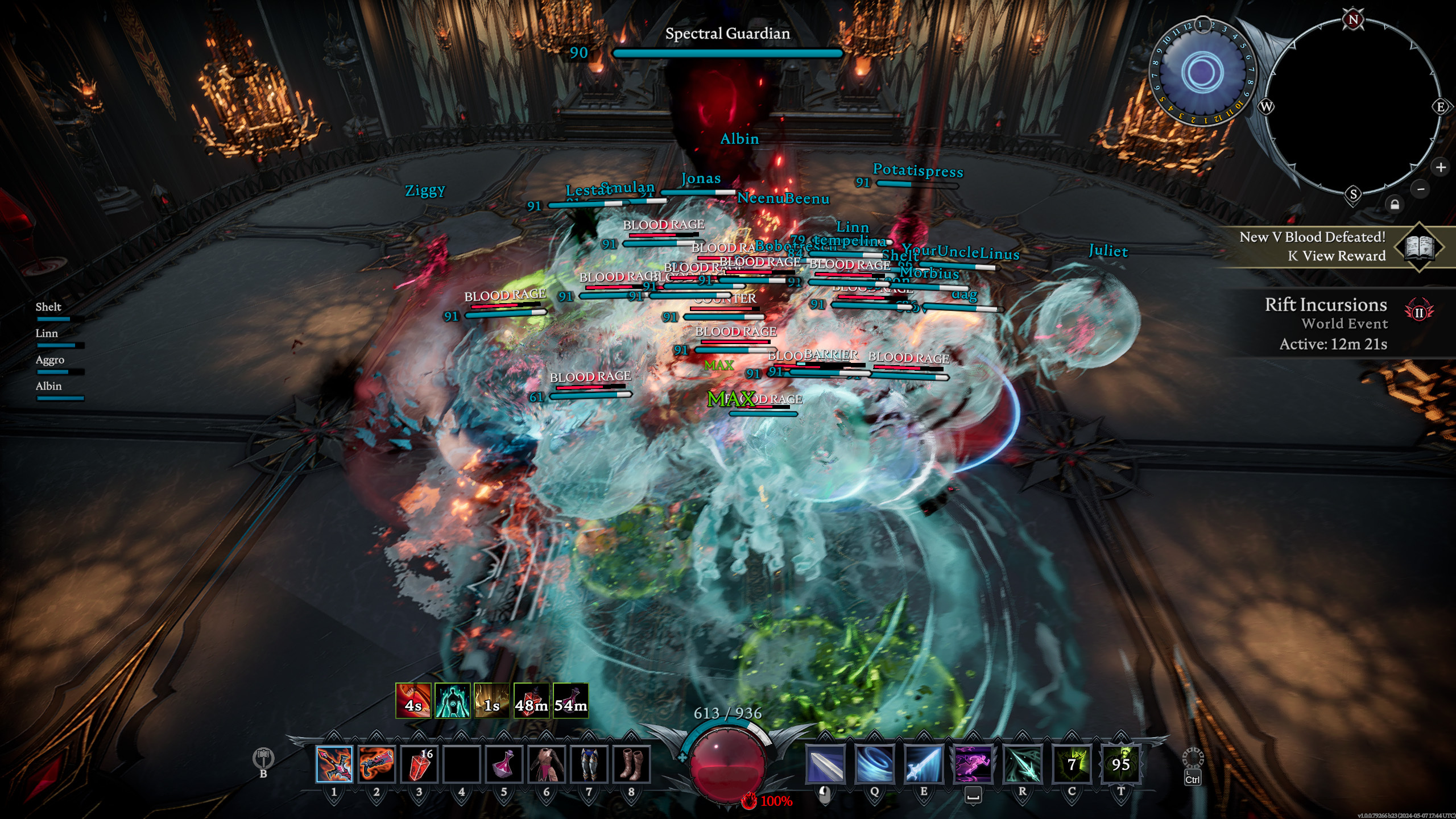Image resolution: width=1456 pixels, height=819 pixels.
Task: Toggle the minimap rotation lock
Action: [1395, 204]
